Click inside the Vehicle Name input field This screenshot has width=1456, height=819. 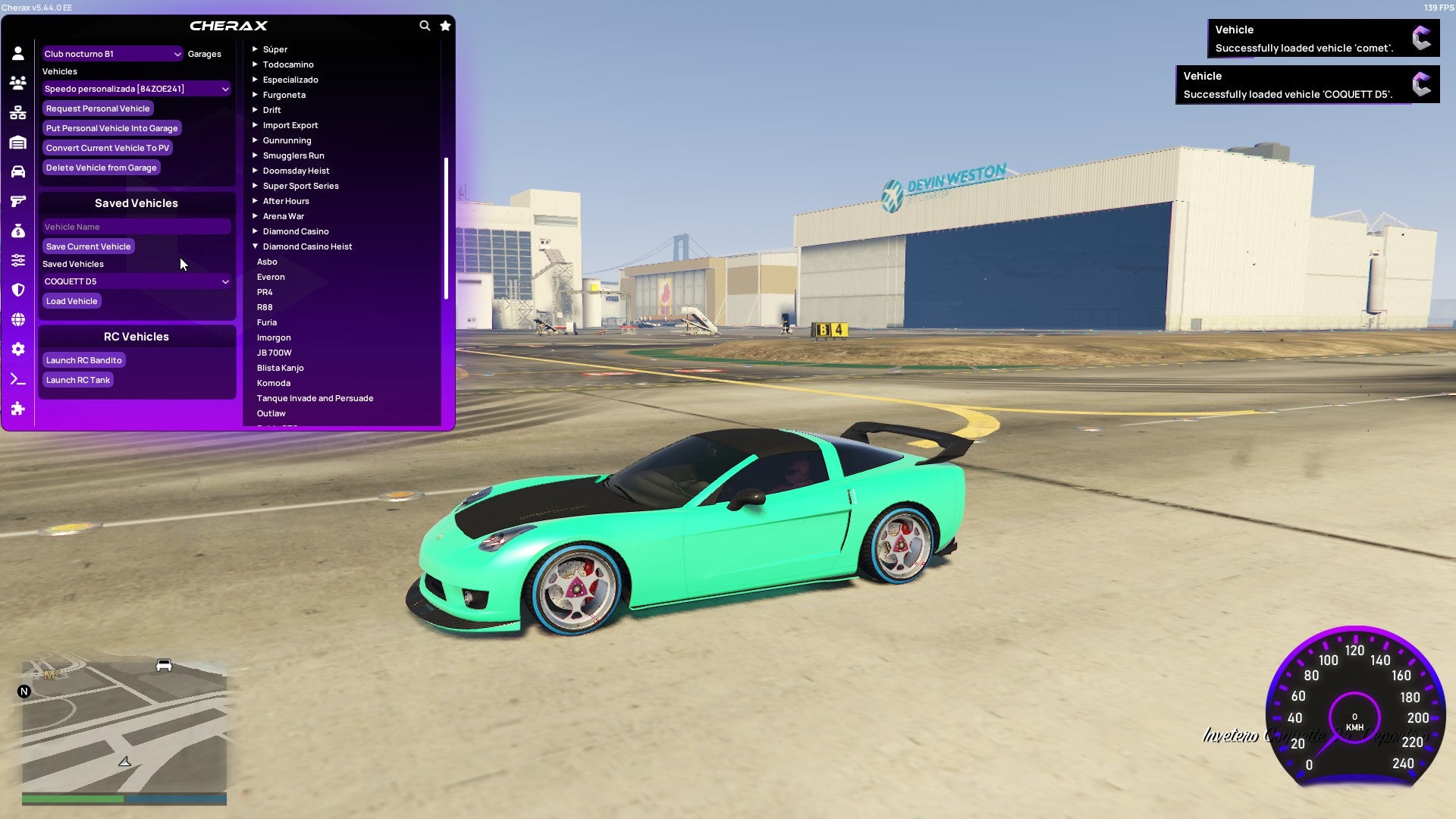coord(136,226)
